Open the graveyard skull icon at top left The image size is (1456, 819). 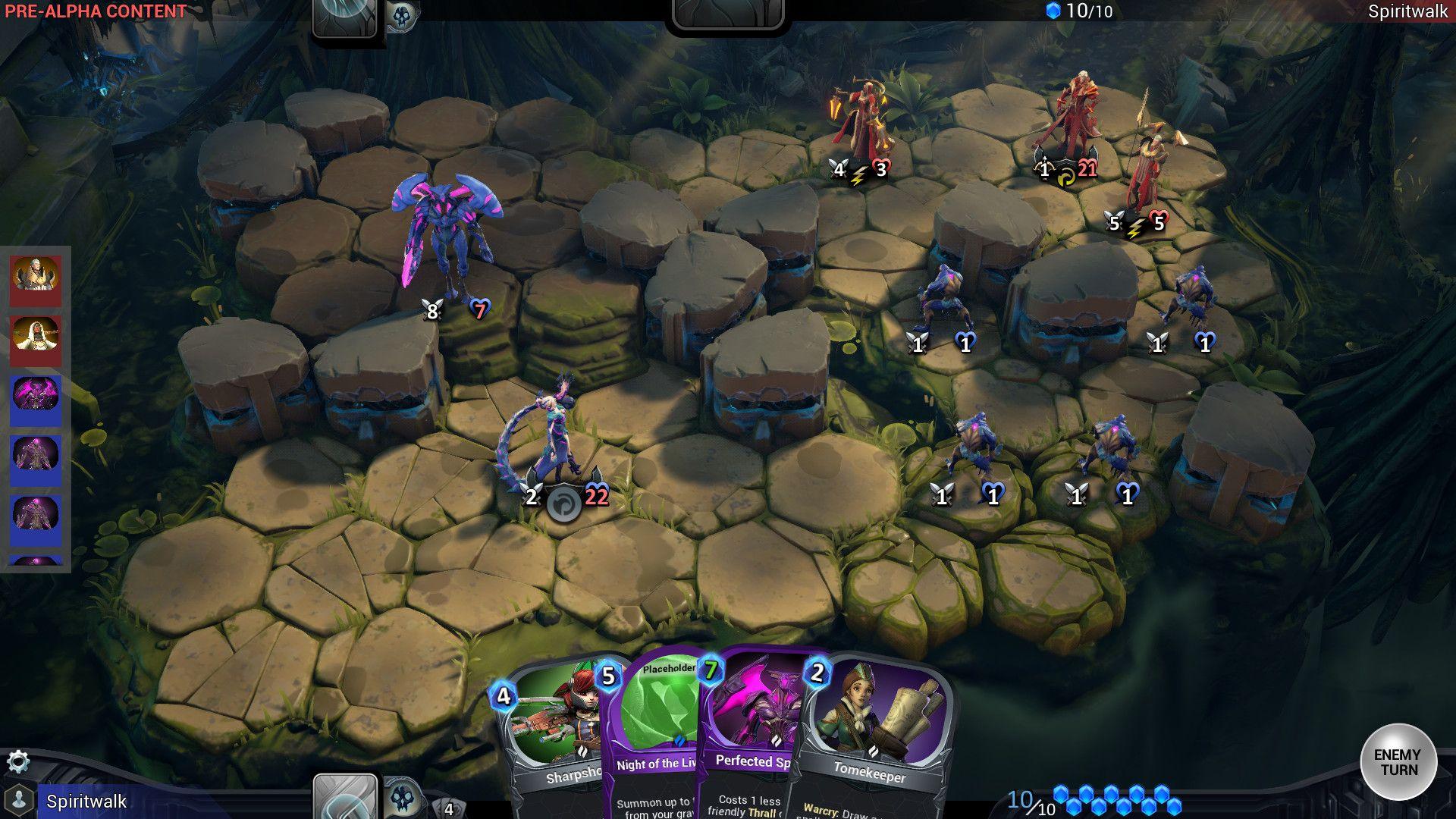pos(403,14)
